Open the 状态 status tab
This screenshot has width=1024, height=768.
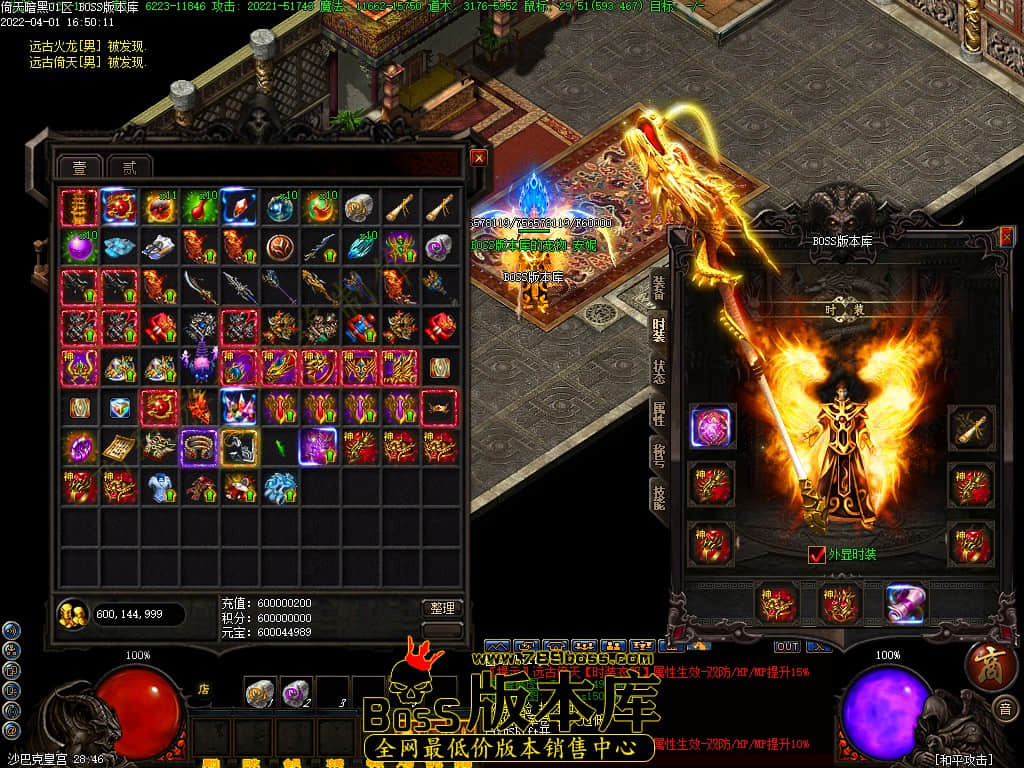pos(659,368)
